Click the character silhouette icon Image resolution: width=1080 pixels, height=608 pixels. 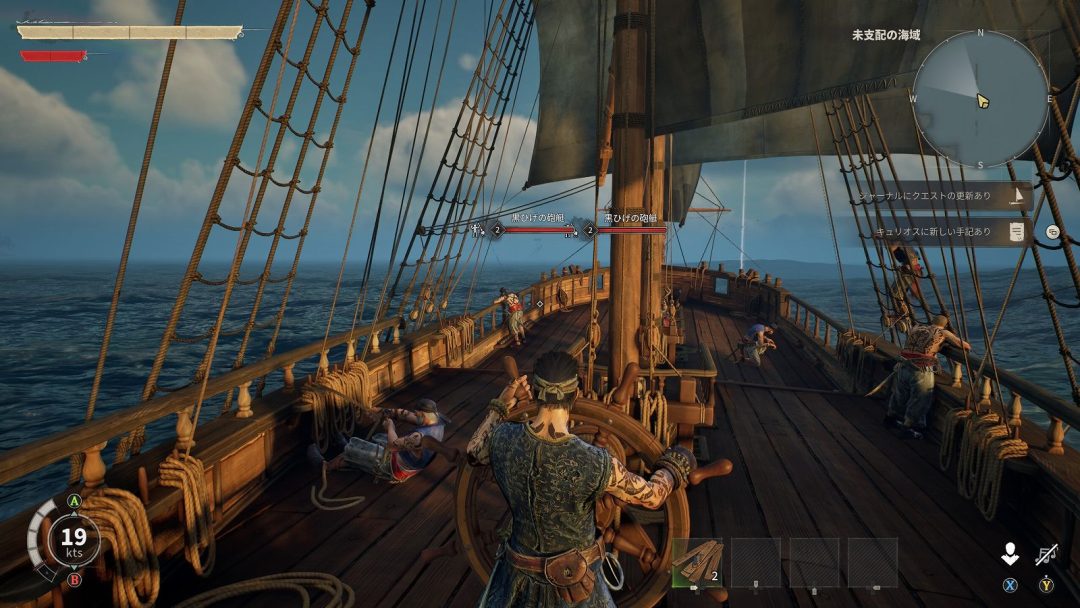tap(1010, 555)
